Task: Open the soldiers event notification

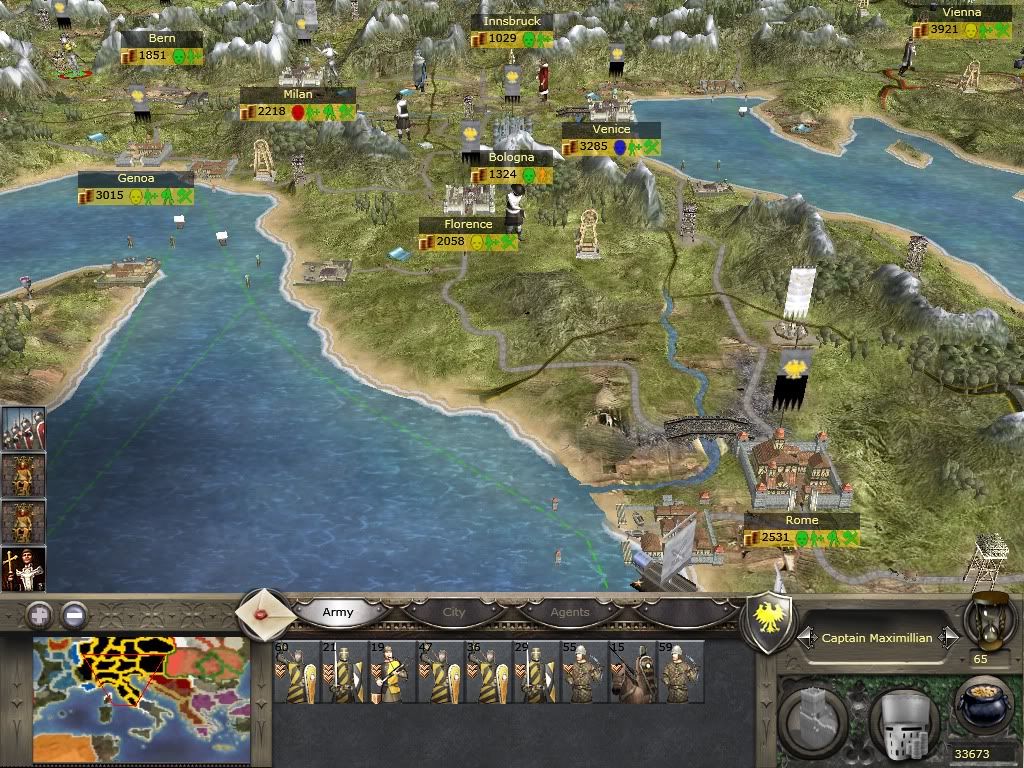Action: [22, 428]
